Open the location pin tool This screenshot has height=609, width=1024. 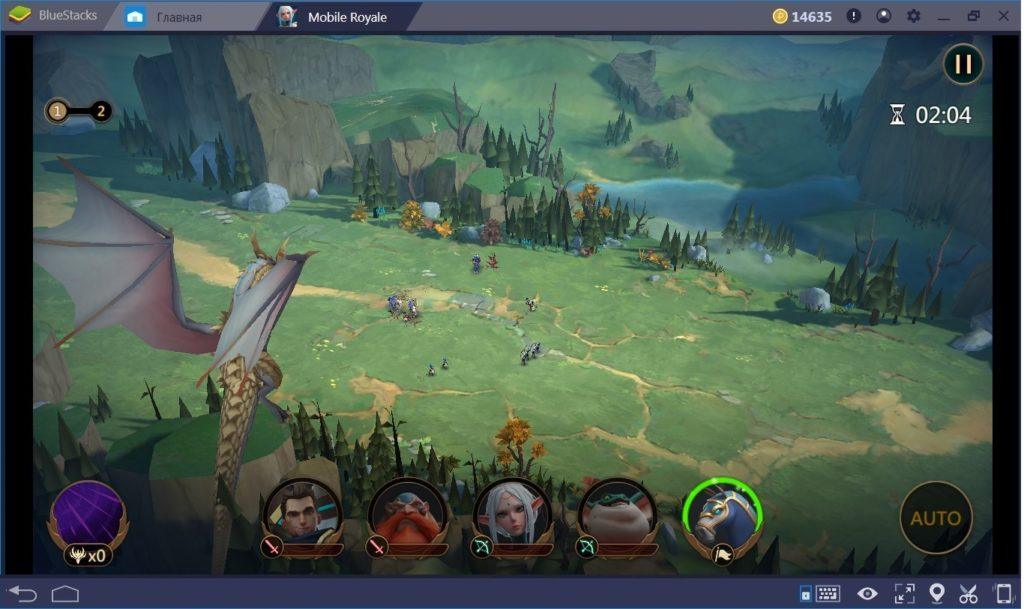point(936,593)
